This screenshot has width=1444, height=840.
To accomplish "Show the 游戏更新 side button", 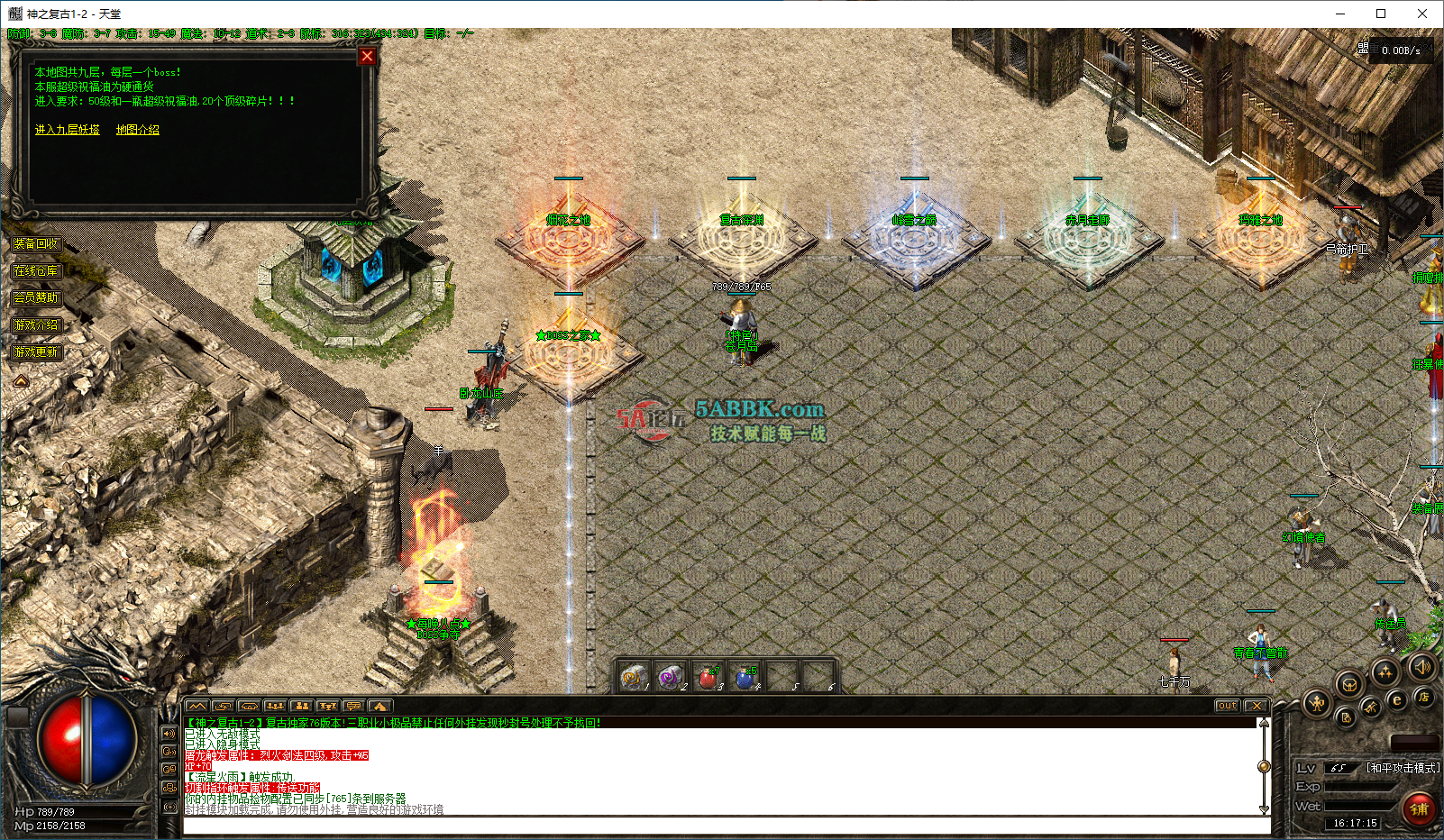I will click(x=36, y=352).
